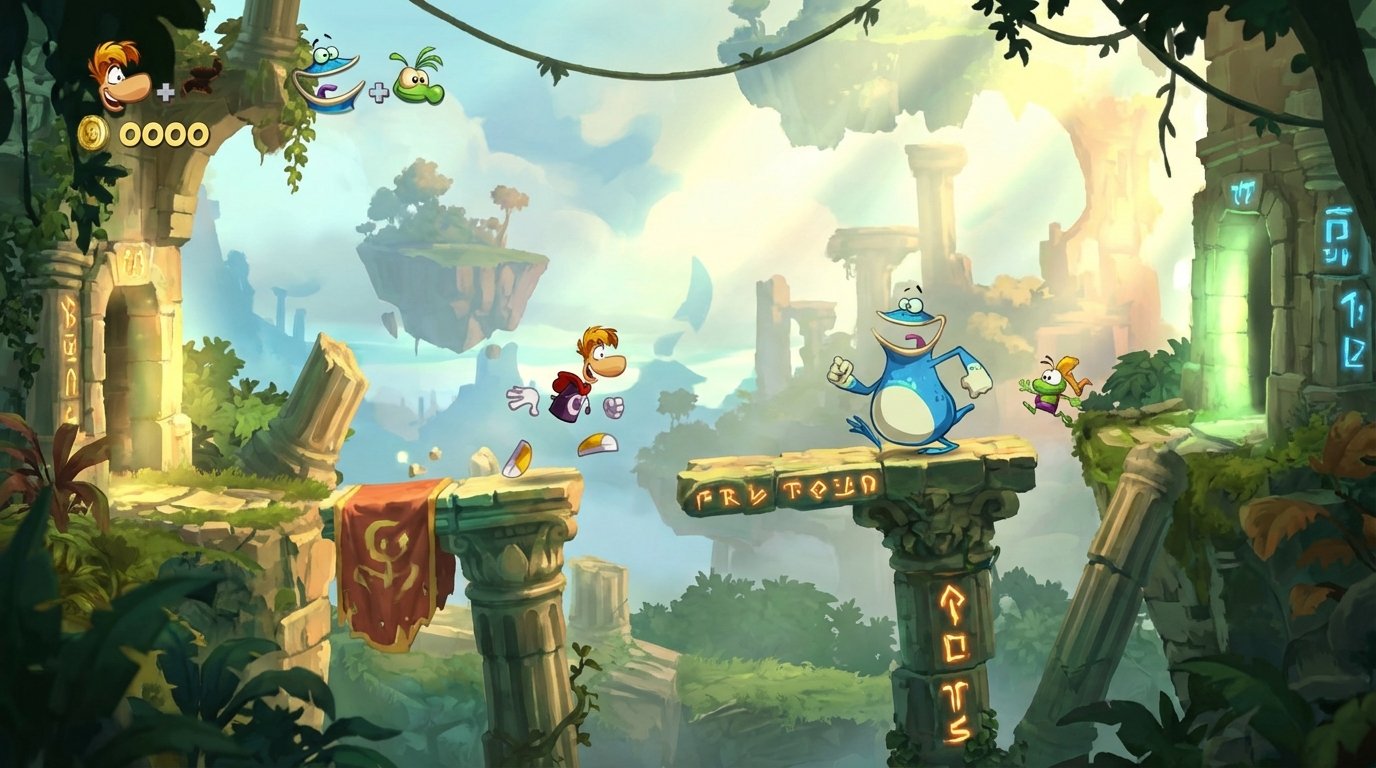1376x768 pixels.
Task: Click the plus sign beside Globox's portrait
Action: [378, 93]
